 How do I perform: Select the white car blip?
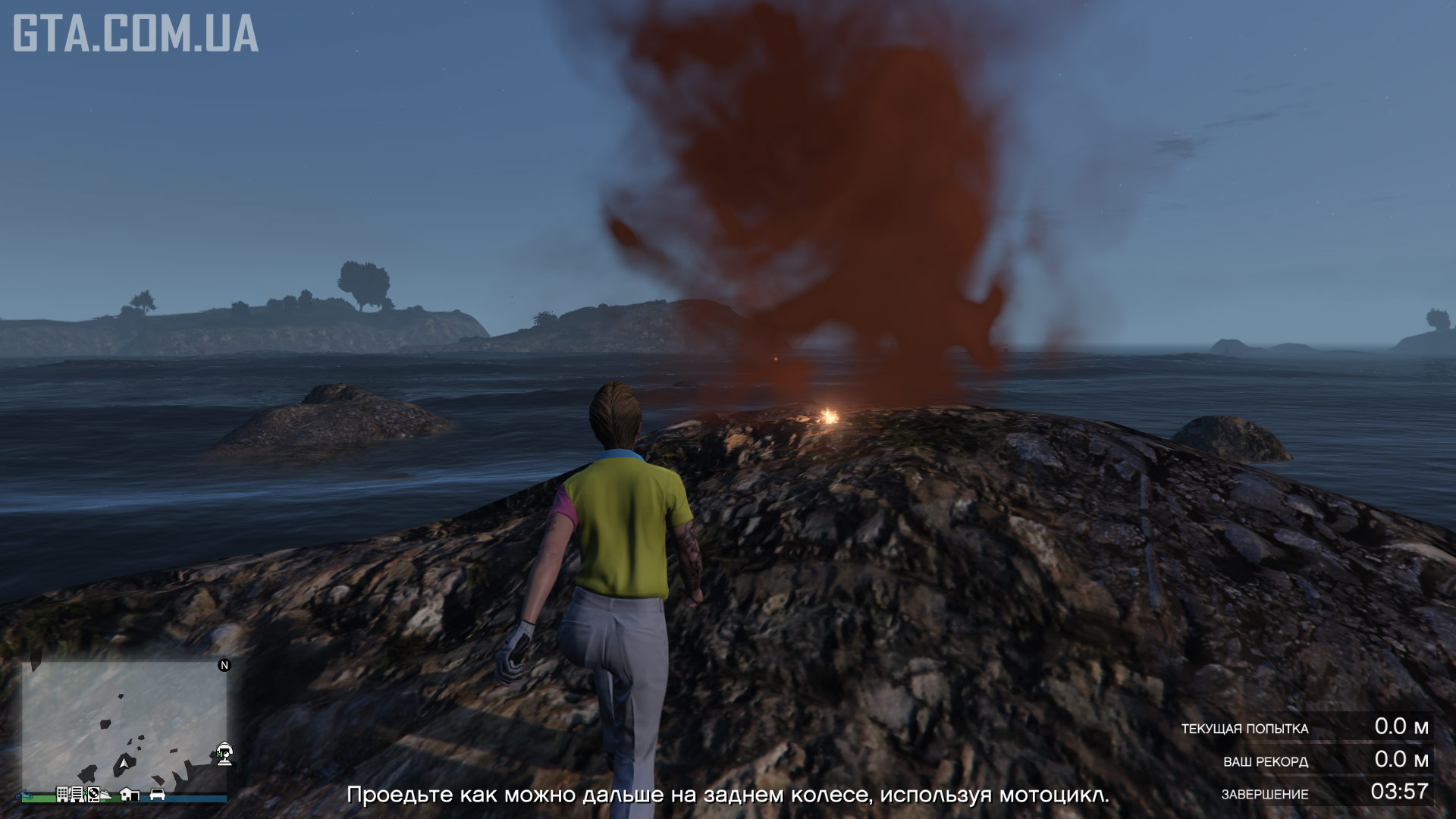tap(158, 795)
